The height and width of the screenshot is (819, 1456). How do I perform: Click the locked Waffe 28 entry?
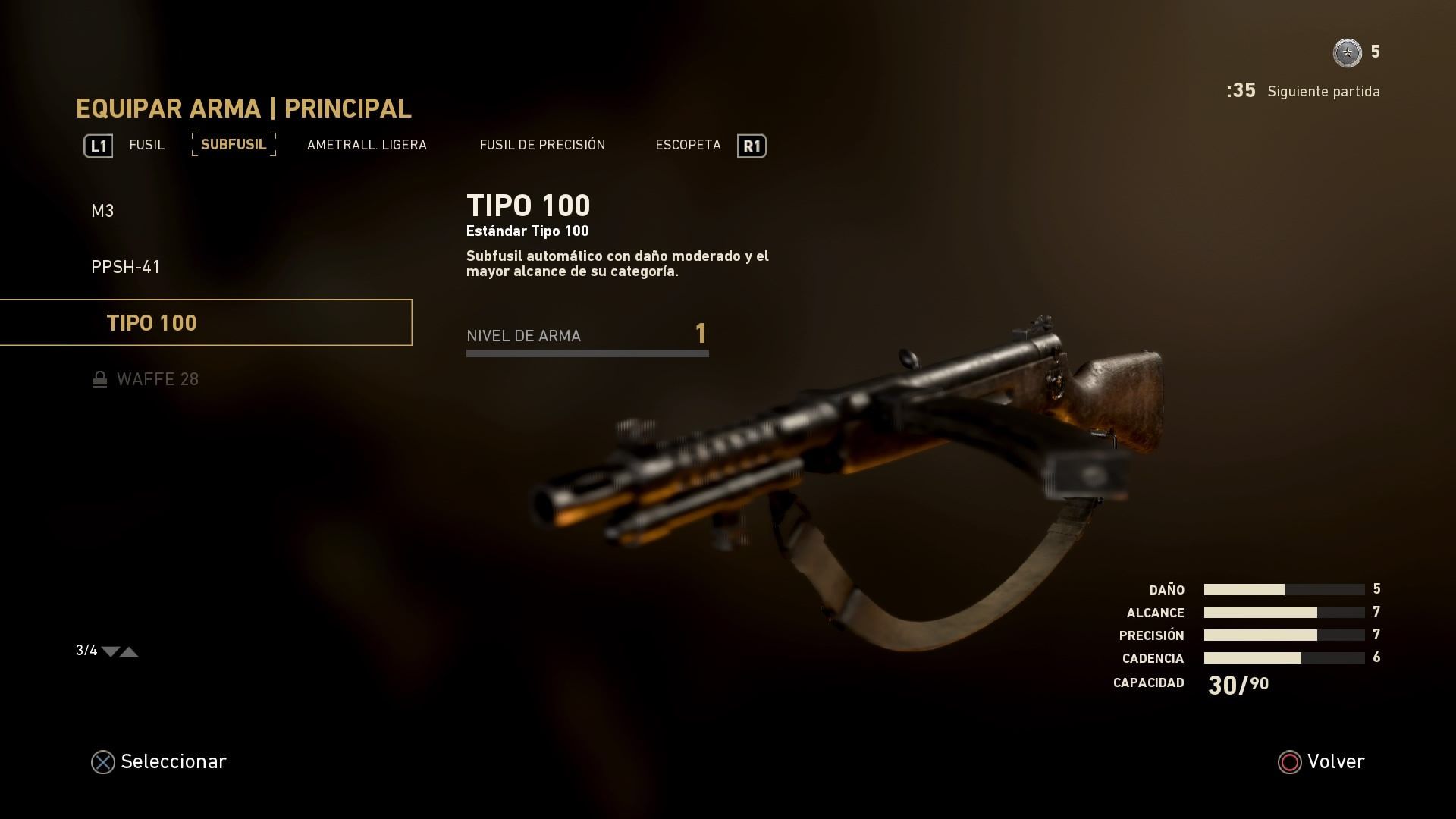[157, 379]
